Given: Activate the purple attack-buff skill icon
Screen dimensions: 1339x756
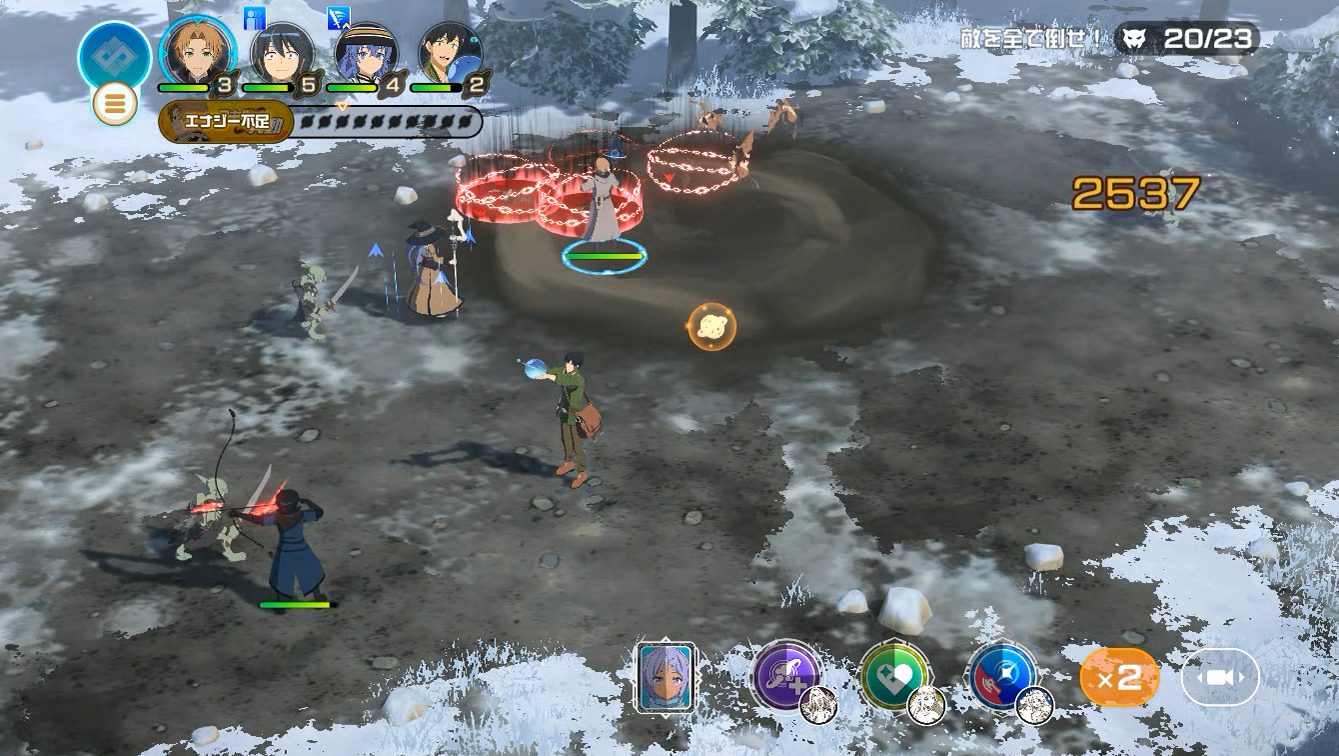Looking at the screenshot, I should point(786,675).
